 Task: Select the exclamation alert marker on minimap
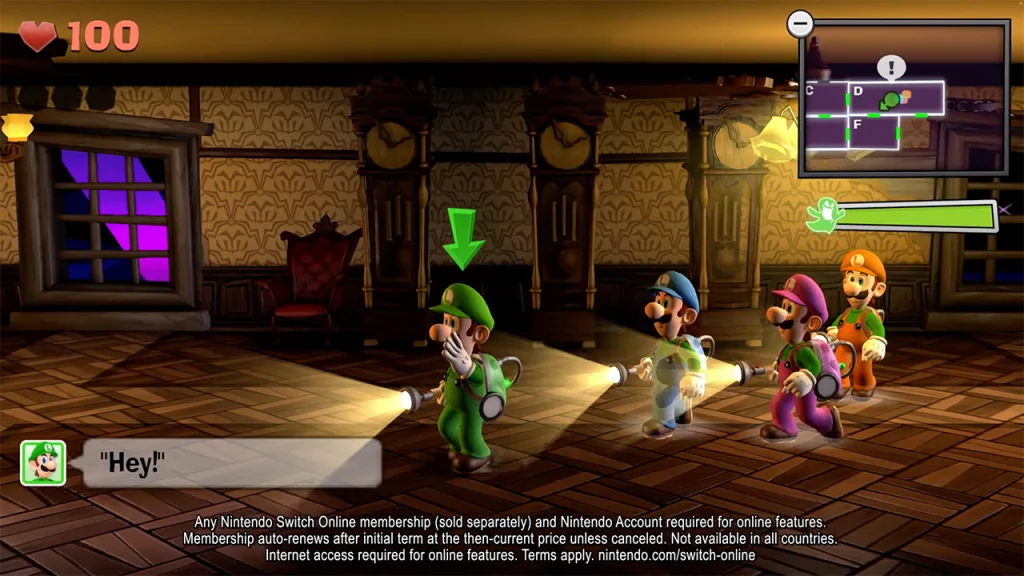coord(890,68)
